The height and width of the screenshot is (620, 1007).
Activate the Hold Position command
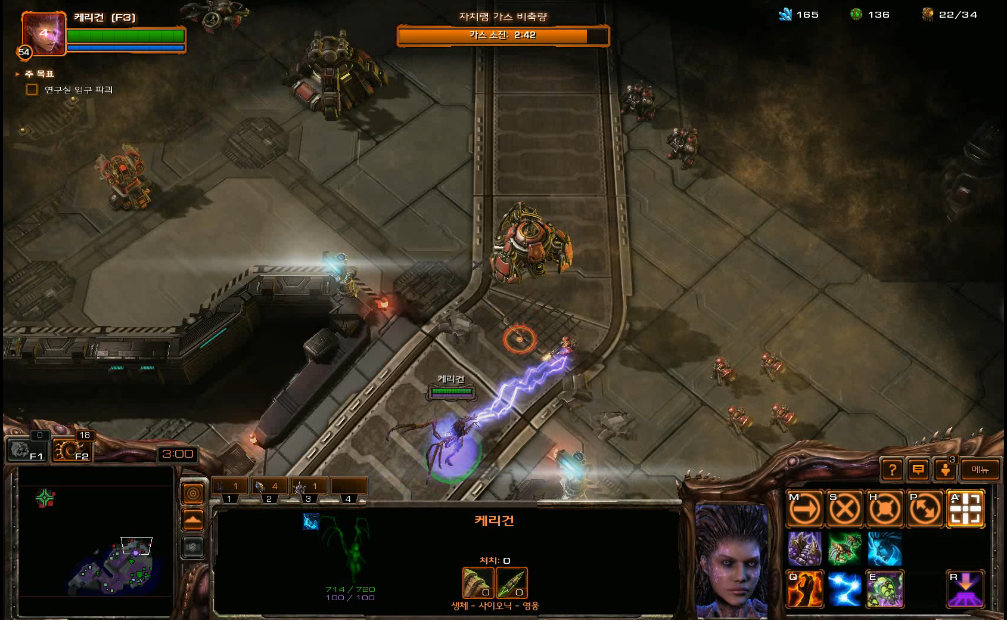[x=885, y=509]
